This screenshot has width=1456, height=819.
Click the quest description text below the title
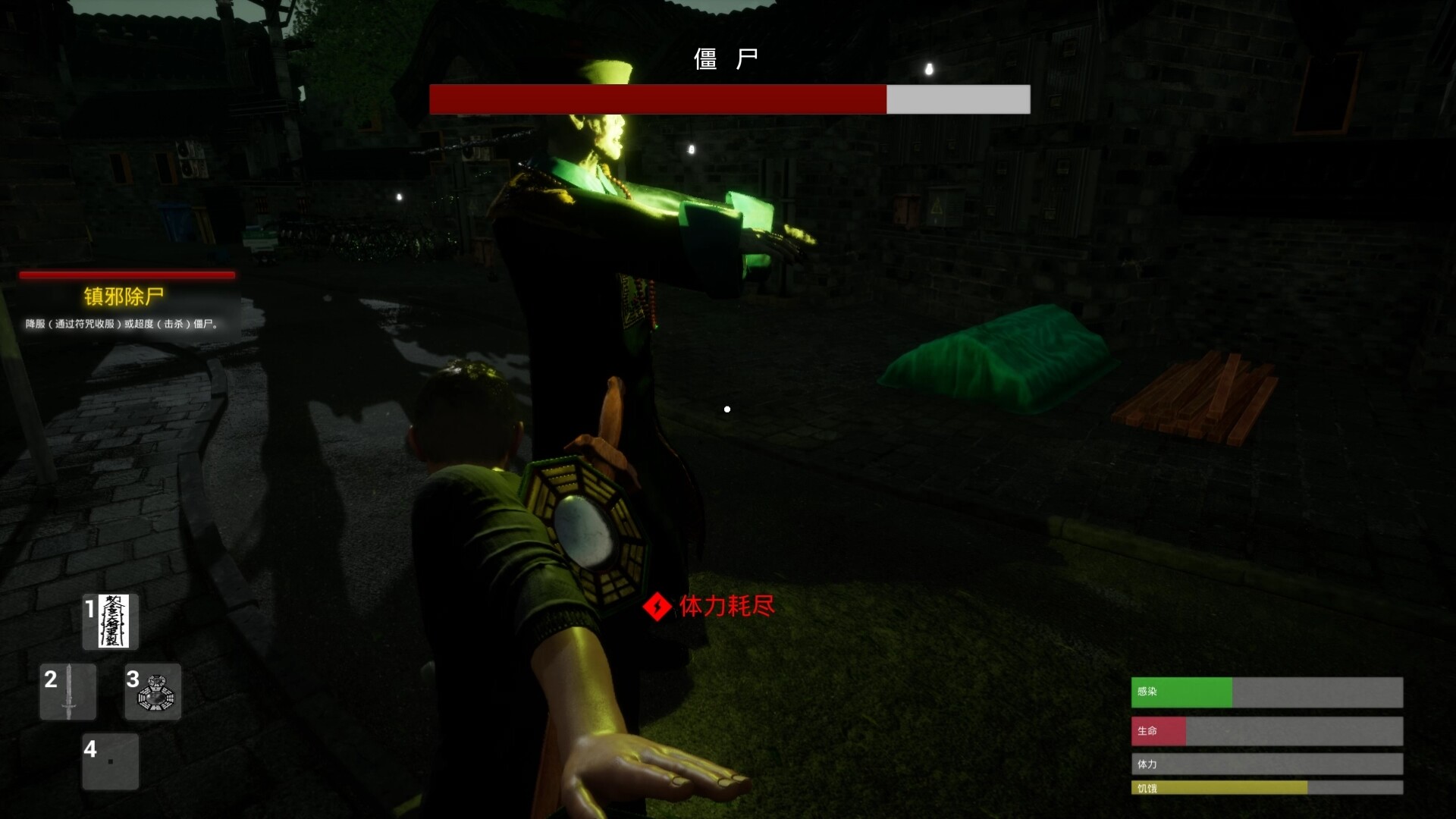(x=121, y=322)
